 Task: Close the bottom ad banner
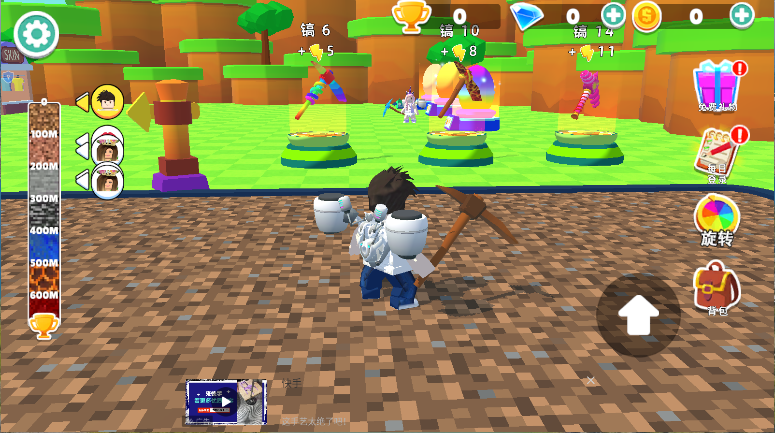coord(591,380)
